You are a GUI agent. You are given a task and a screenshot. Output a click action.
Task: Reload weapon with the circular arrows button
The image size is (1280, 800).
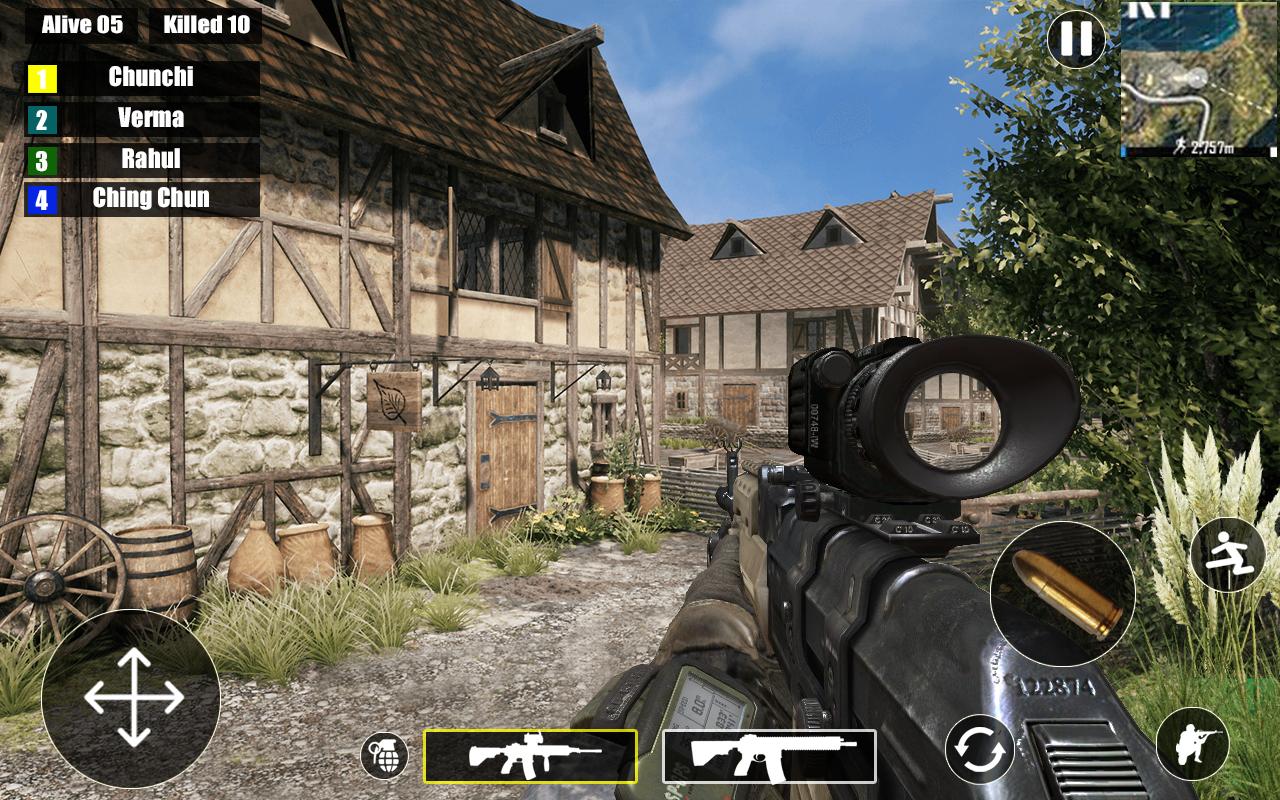point(980,749)
